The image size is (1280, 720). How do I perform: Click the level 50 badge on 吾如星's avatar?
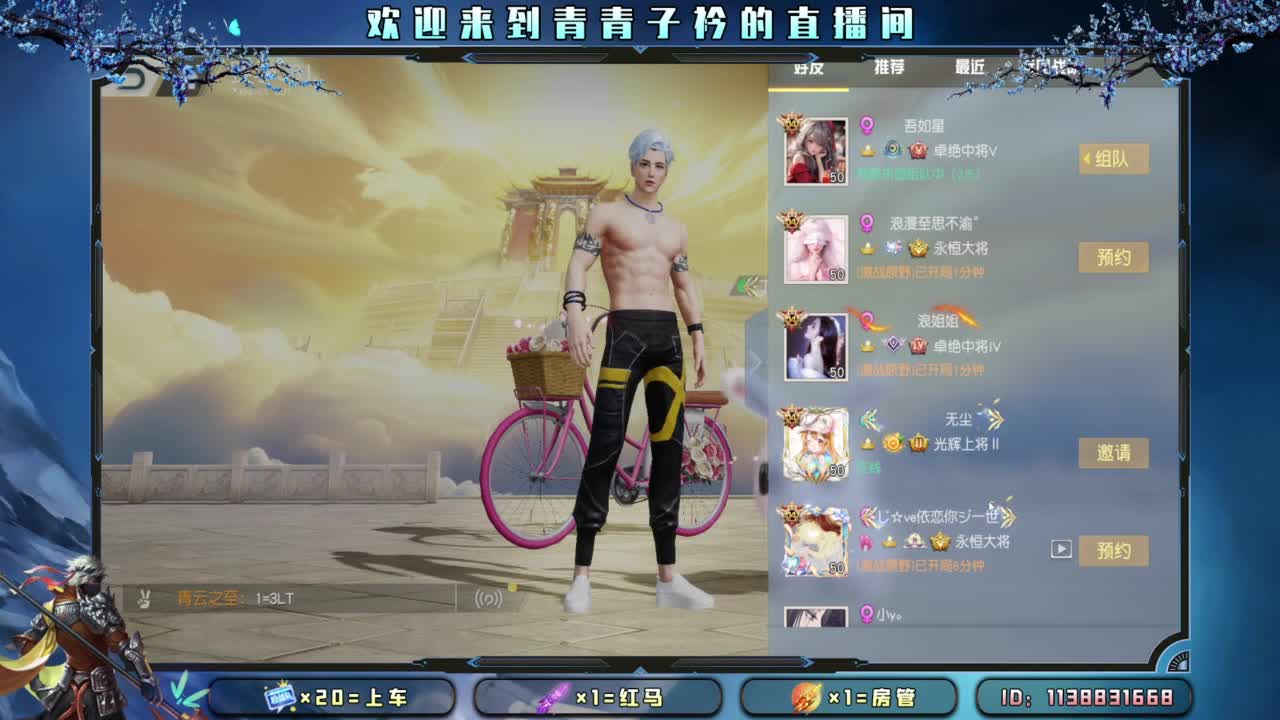pyautogui.click(x=838, y=176)
